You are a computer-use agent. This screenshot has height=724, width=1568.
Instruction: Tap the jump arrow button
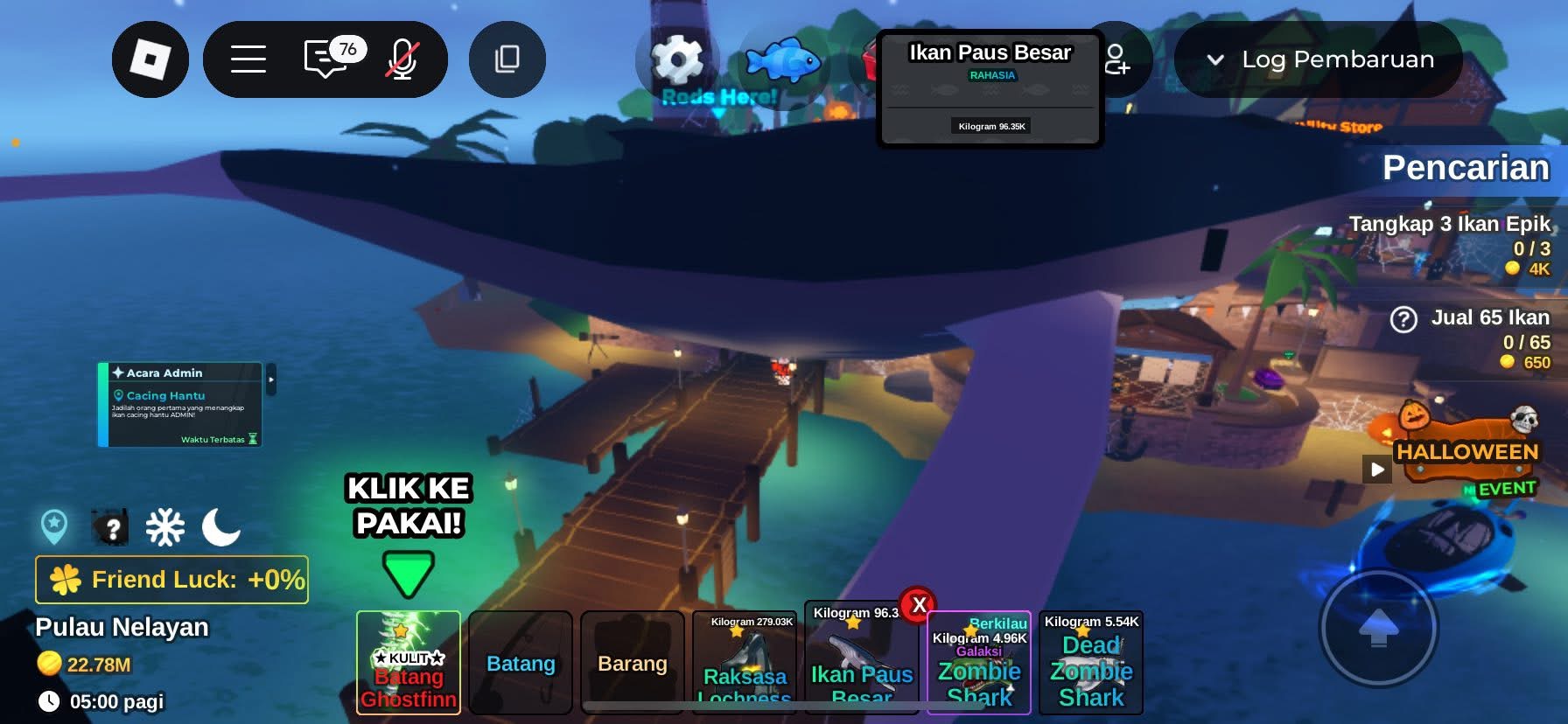pyautogui.click(x=1378, y=627)
